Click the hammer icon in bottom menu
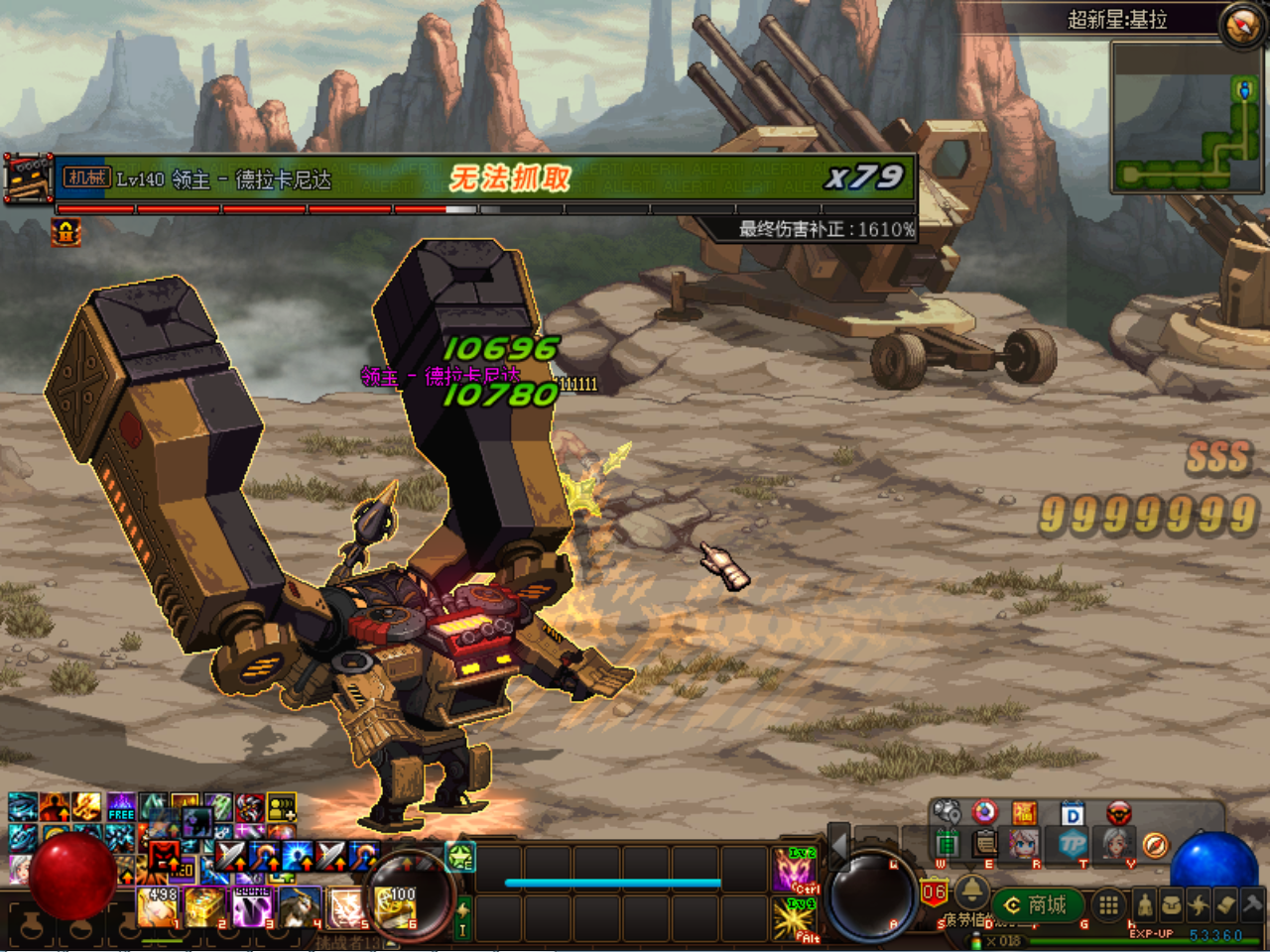1270x952 pixels. pyautogui.click(x=1252, y=905)
